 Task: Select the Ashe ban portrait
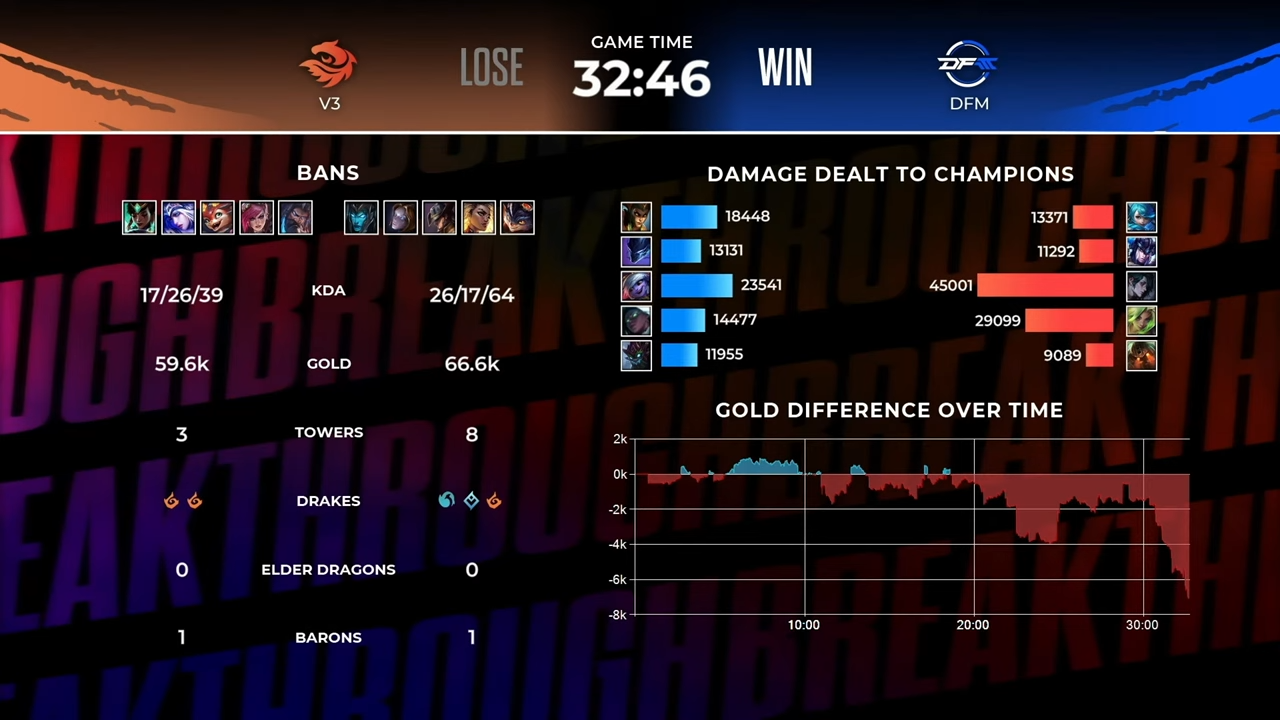pos(178,217)
